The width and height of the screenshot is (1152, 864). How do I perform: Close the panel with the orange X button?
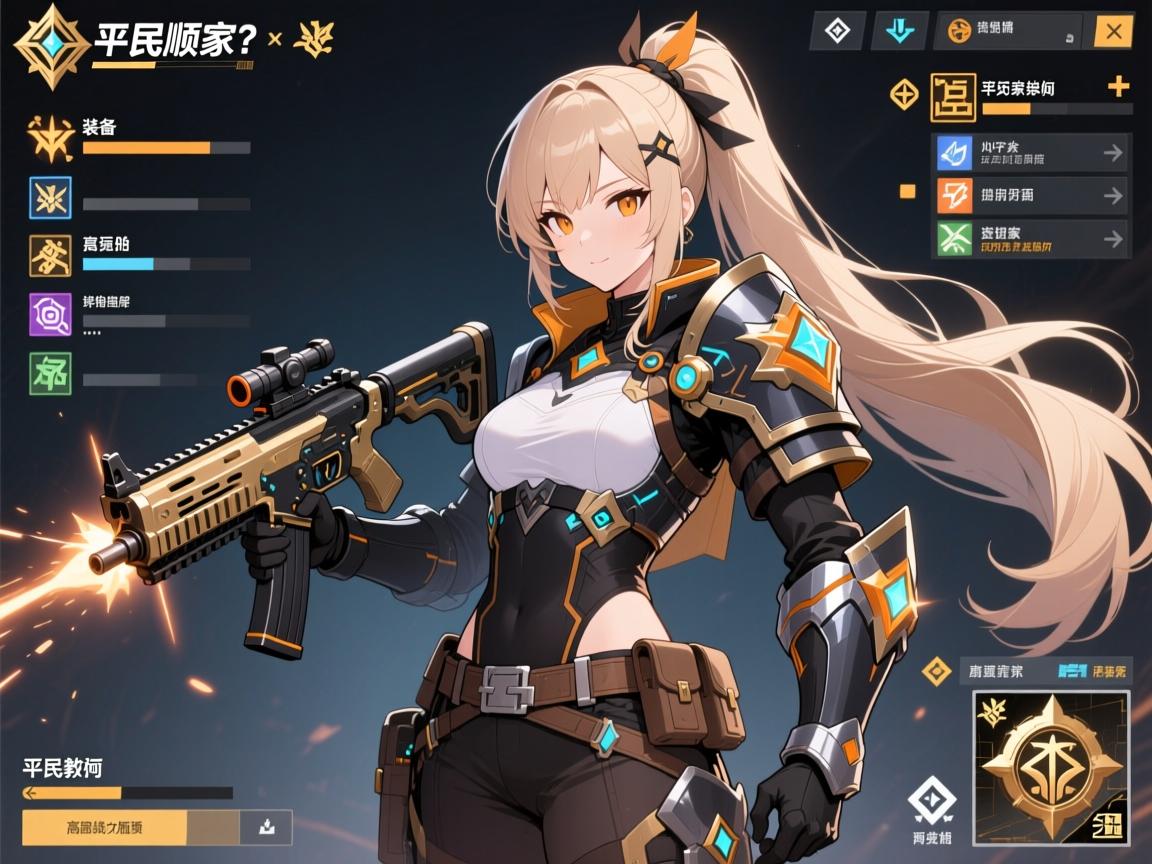[1113, 32]
